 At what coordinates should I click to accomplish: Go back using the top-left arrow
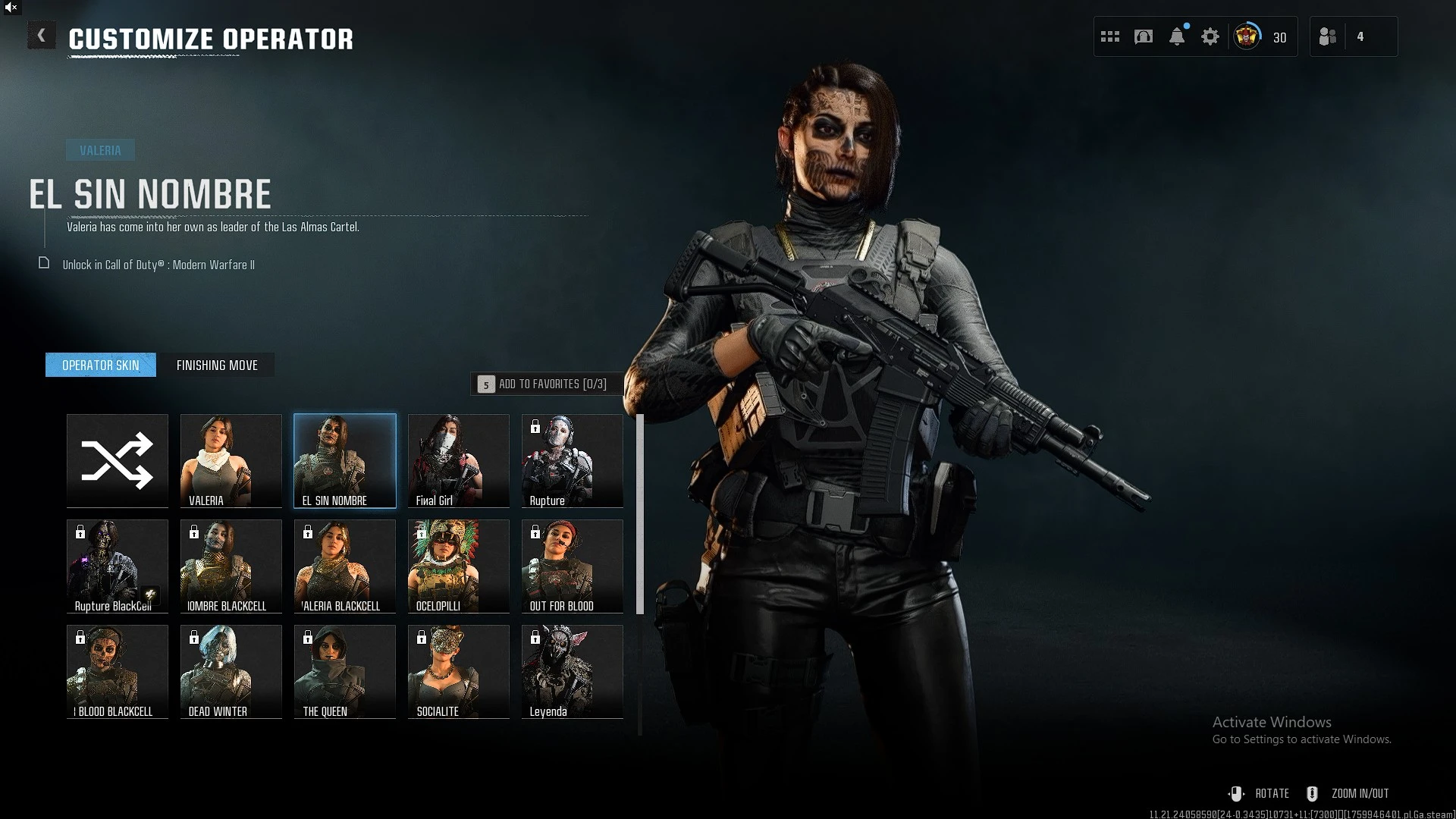(x=42, y=36)
